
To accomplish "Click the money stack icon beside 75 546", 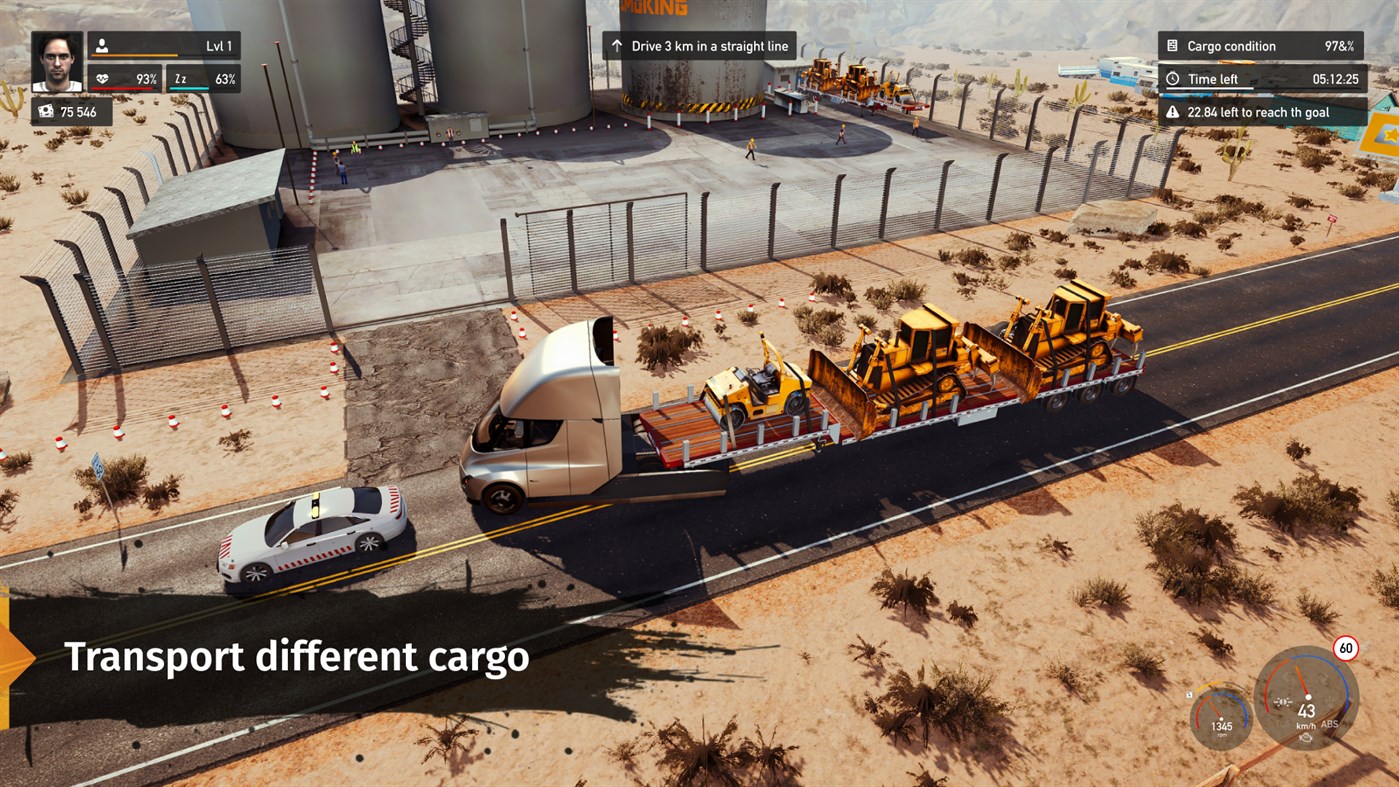I will click(47, 111).
